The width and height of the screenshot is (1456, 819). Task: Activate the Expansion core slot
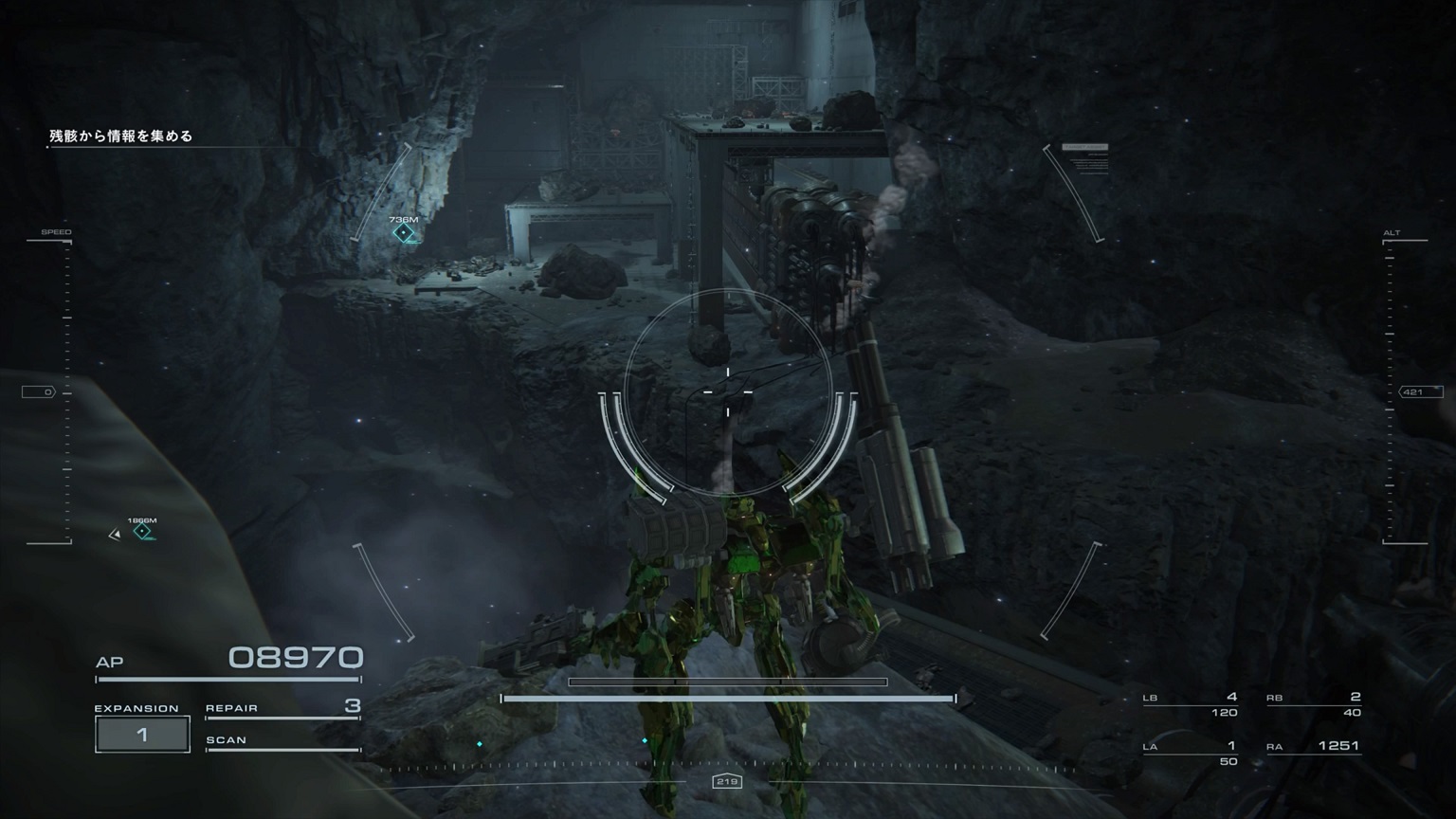[x=142, y=734]
